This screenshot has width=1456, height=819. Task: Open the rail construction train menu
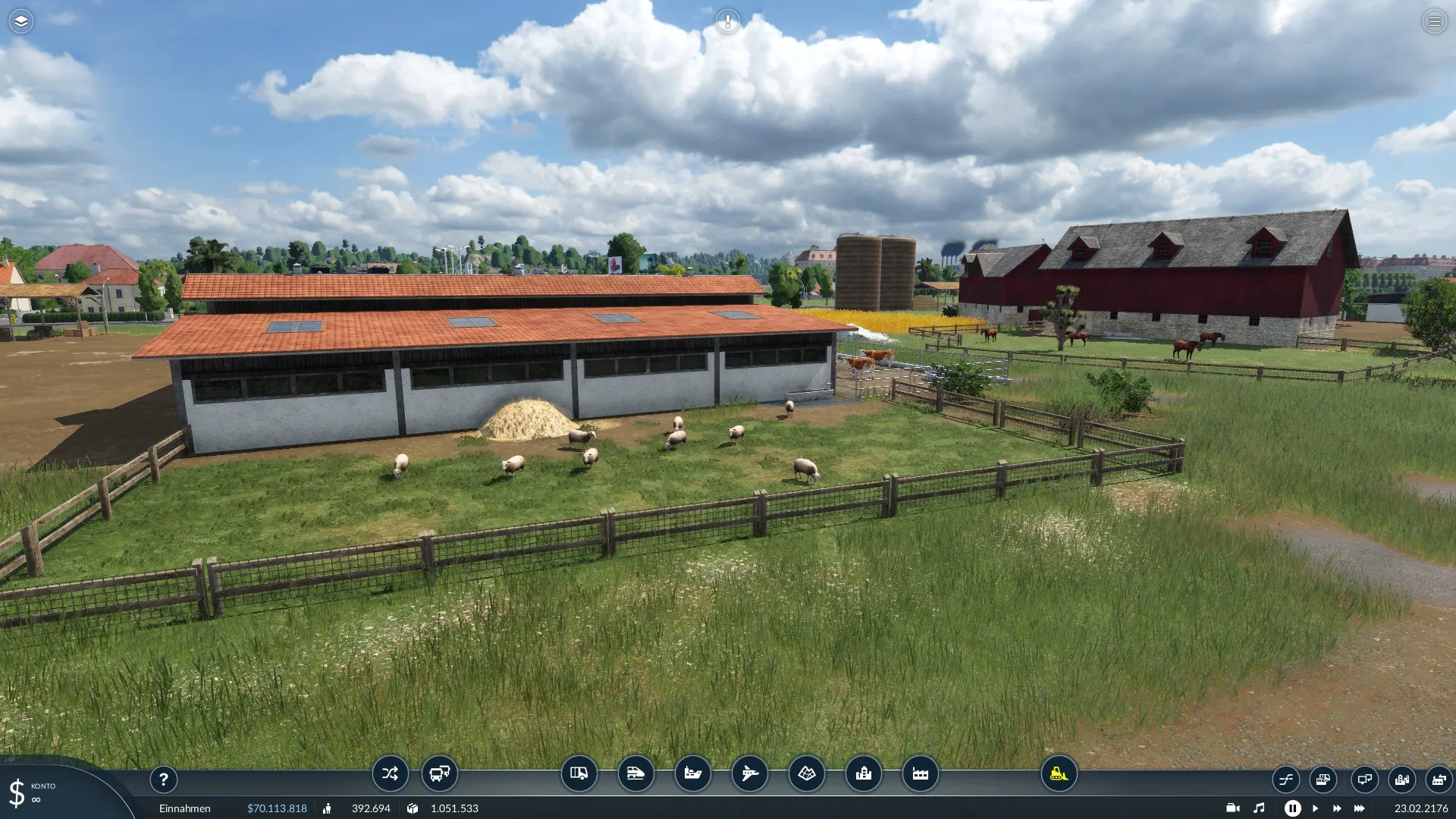coord(635,773)
